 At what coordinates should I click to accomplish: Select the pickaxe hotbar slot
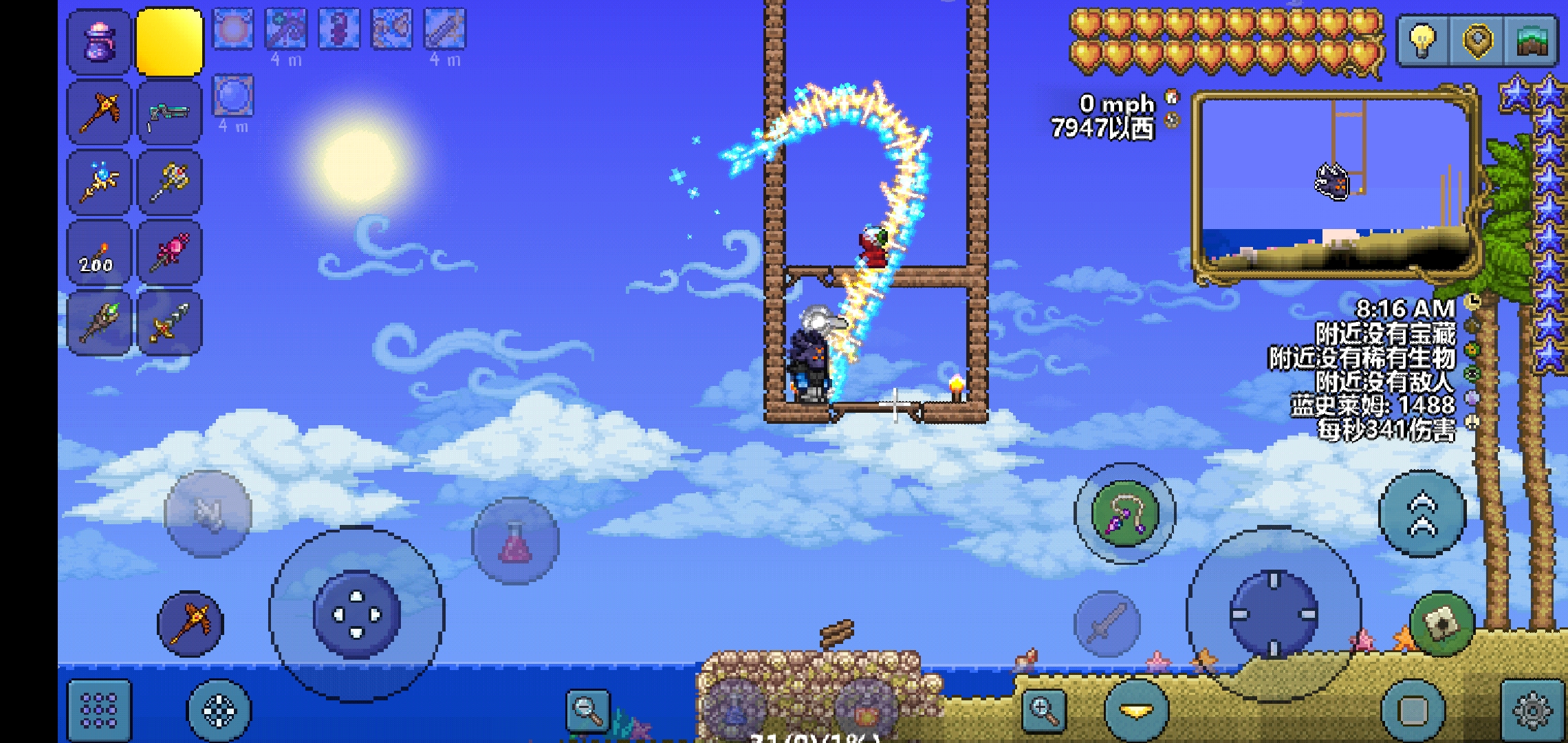click(x=99, y=112)
